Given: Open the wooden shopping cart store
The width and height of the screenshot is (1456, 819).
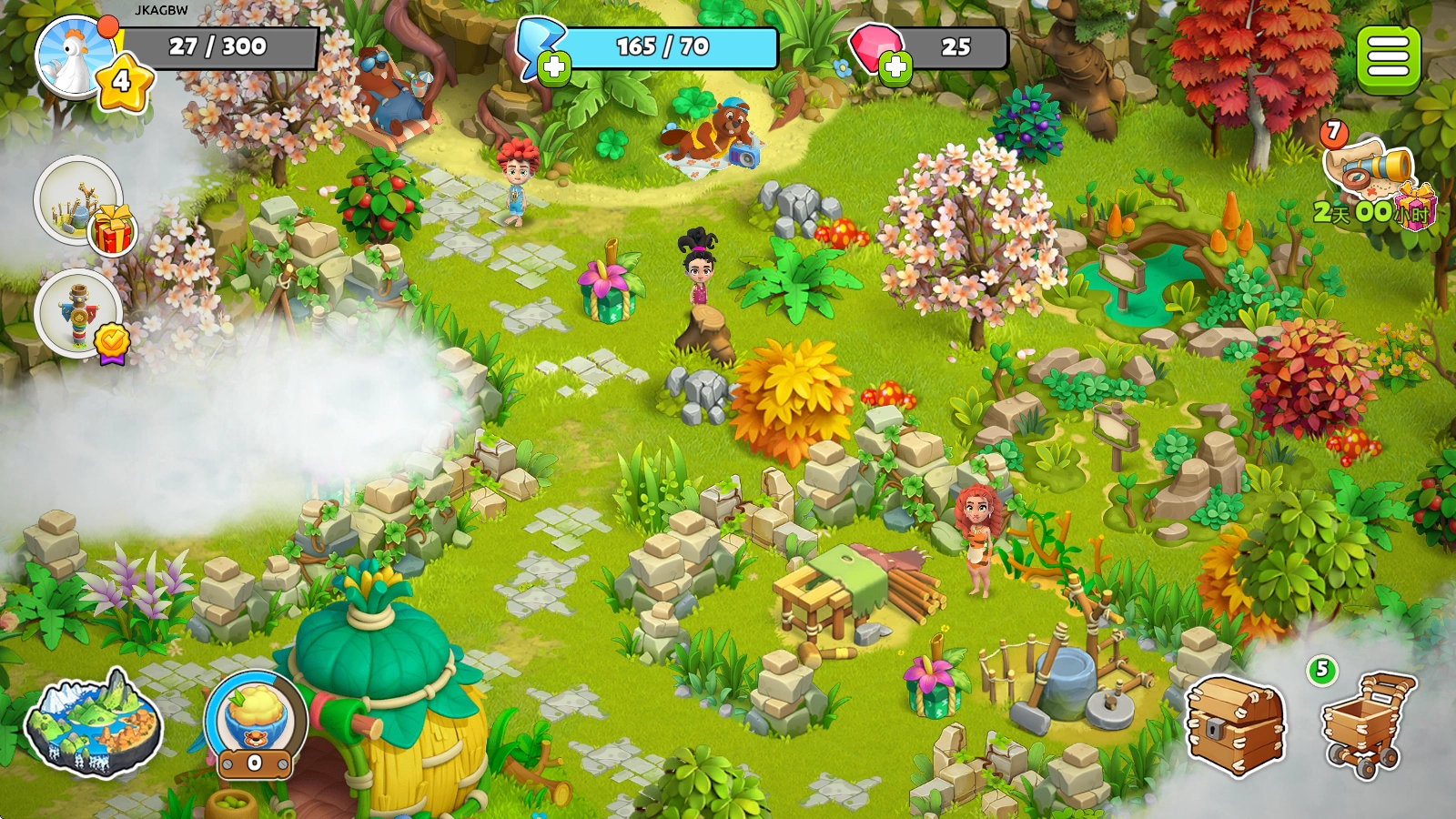Looking at the screenshot, I should tap(1367, 725).
